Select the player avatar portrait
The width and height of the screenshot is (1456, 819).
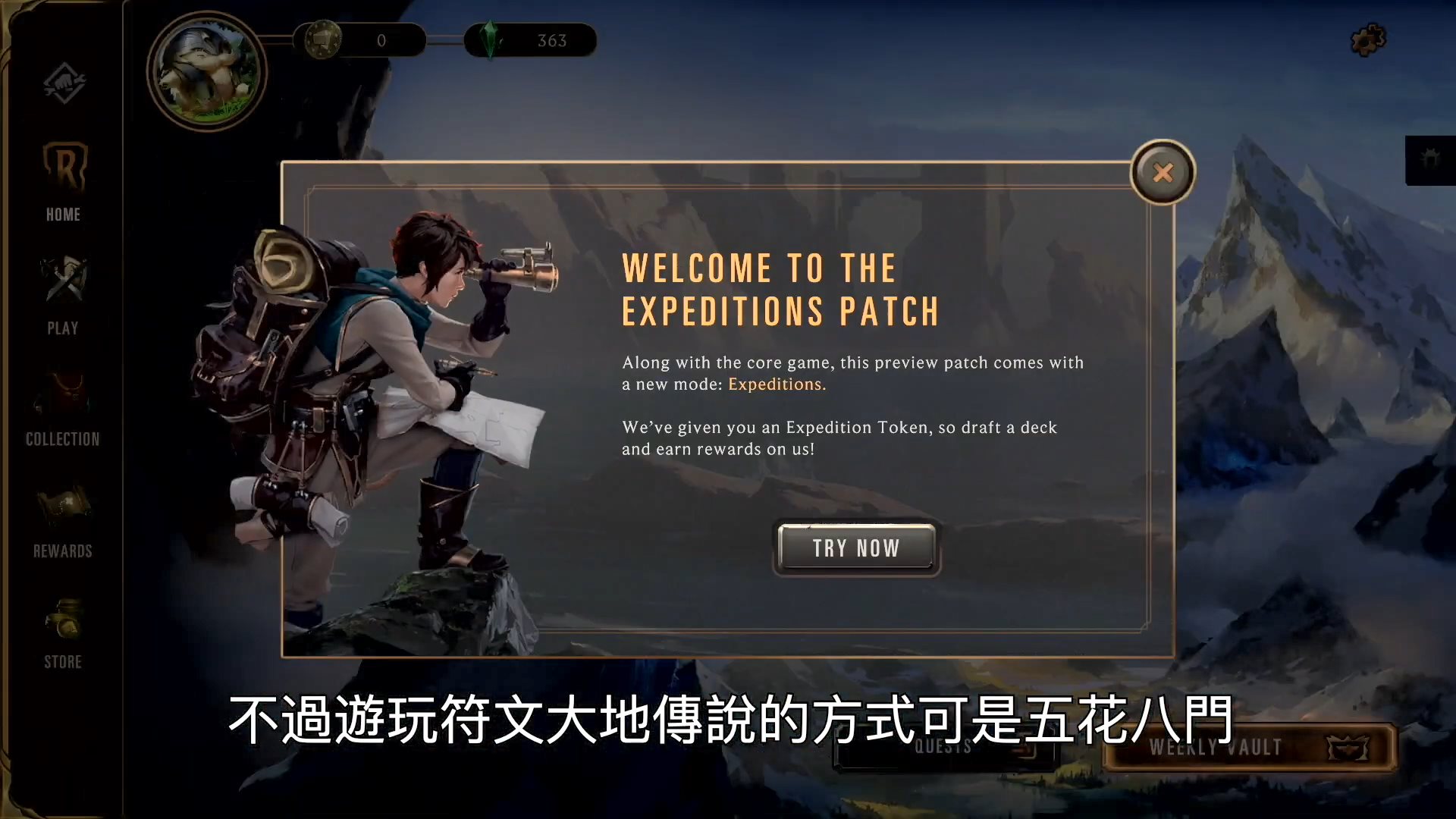point(205,72)
